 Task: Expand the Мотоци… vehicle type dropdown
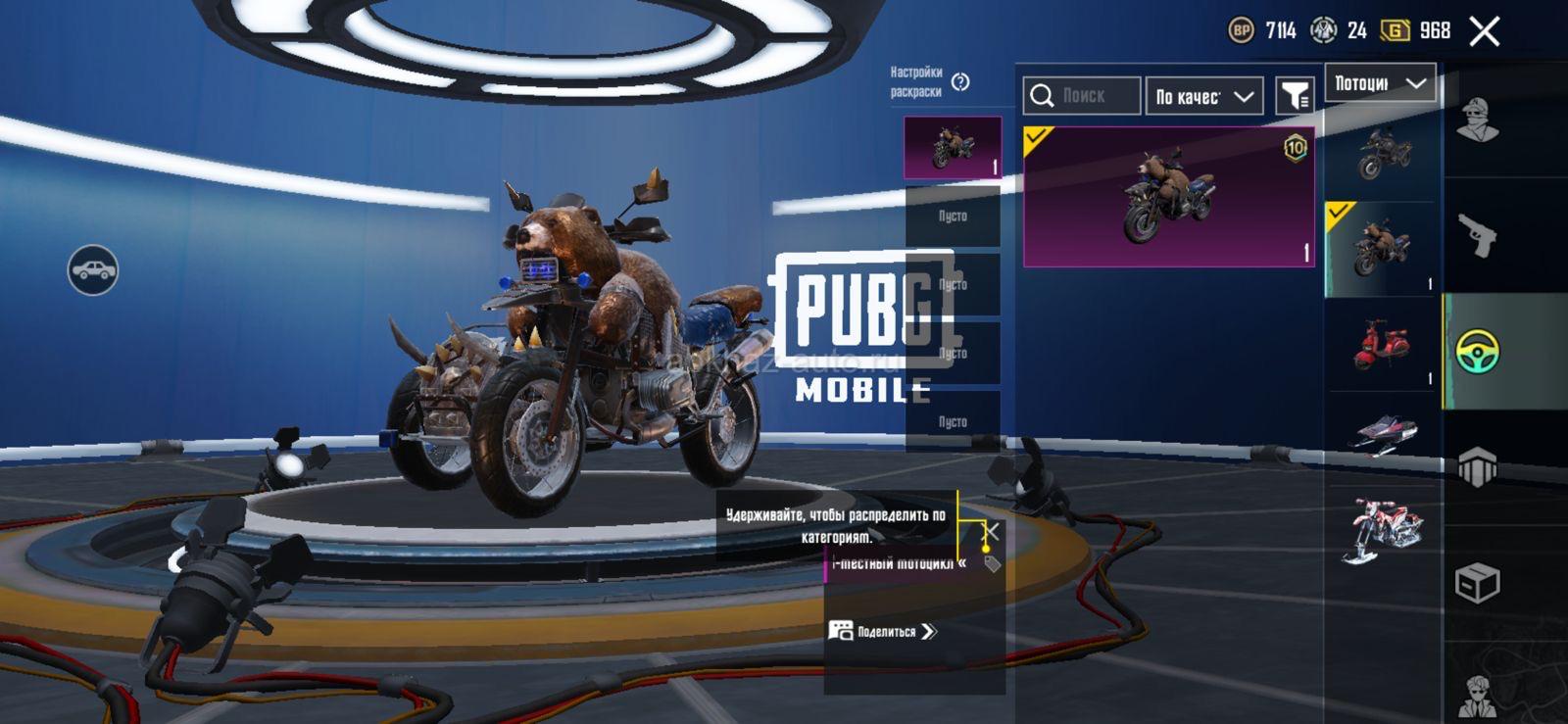click(x=1380, y=84)
